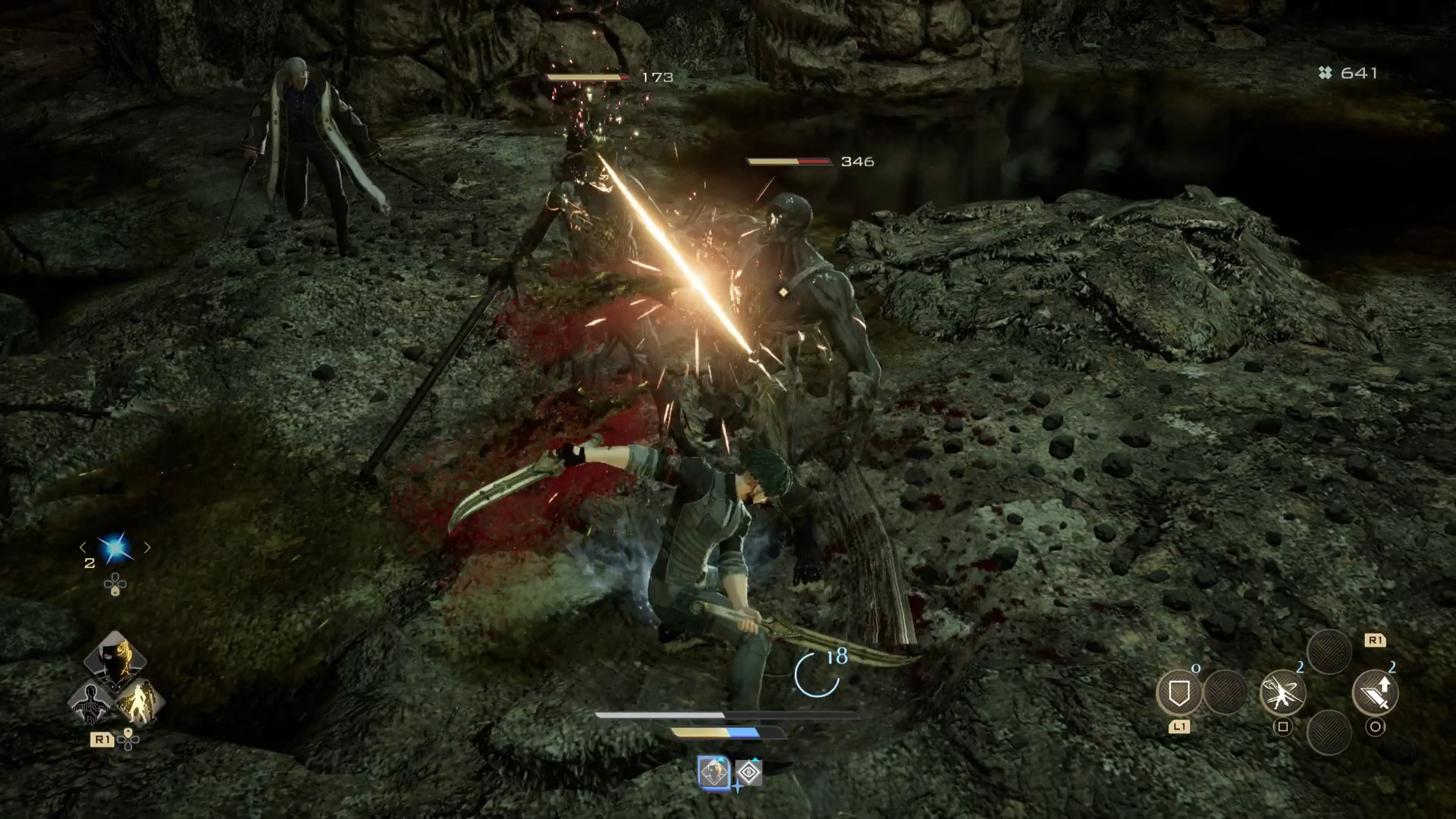Cycle to the previous quick item

point(83,548)
